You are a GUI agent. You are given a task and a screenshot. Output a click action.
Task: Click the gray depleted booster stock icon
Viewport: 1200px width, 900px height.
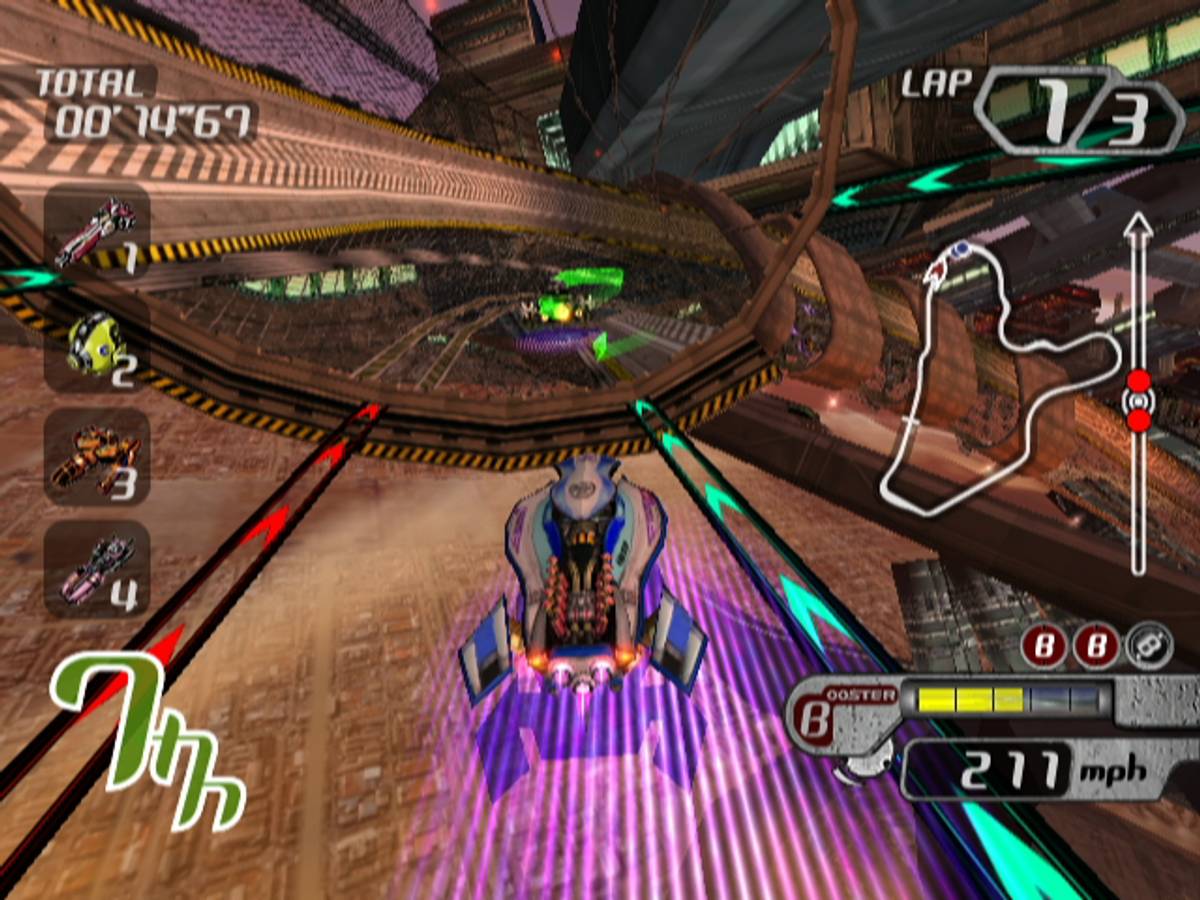click(1148, 648)
